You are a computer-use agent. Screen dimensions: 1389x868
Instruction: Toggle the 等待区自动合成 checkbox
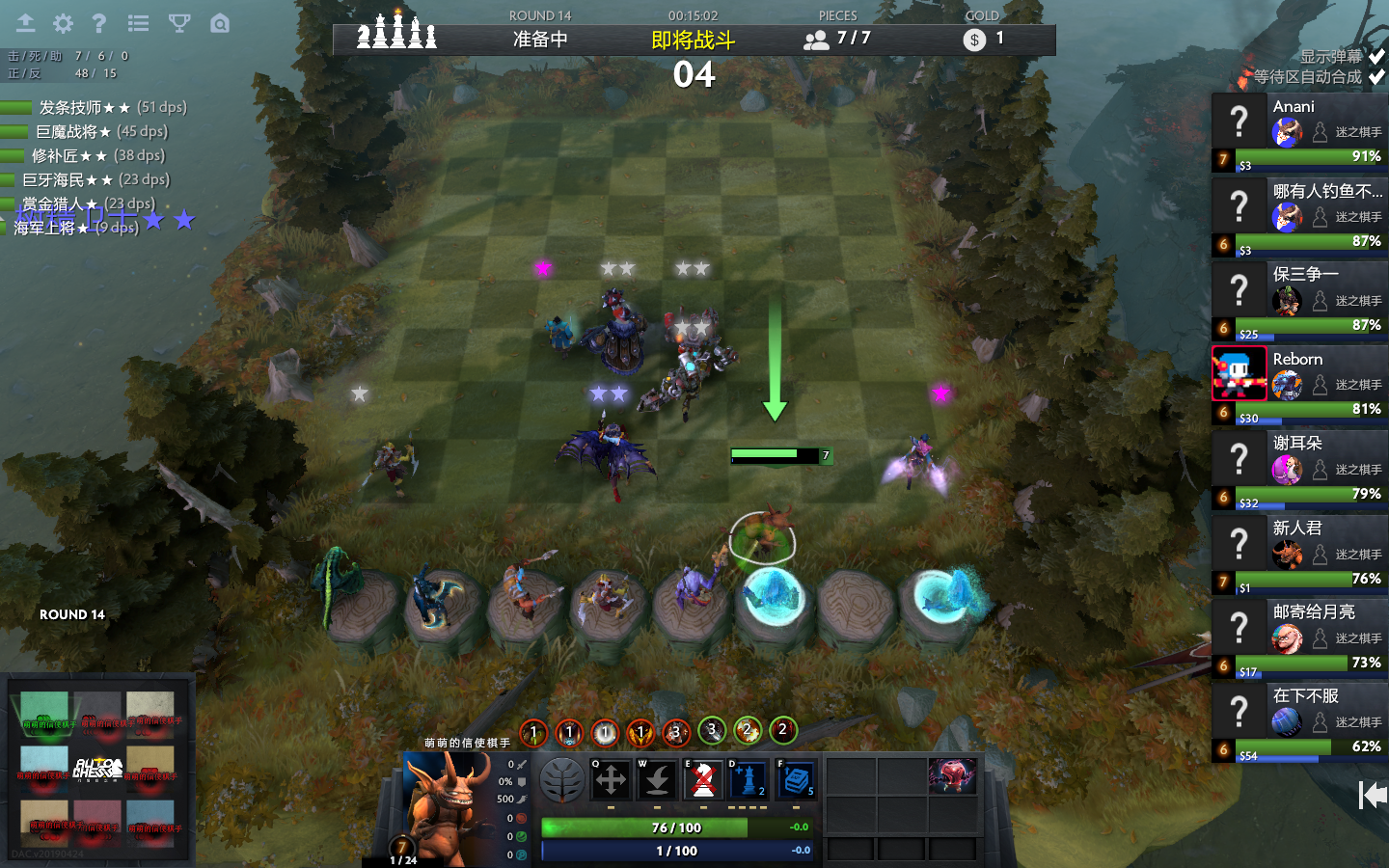[x=1376, y=76]
